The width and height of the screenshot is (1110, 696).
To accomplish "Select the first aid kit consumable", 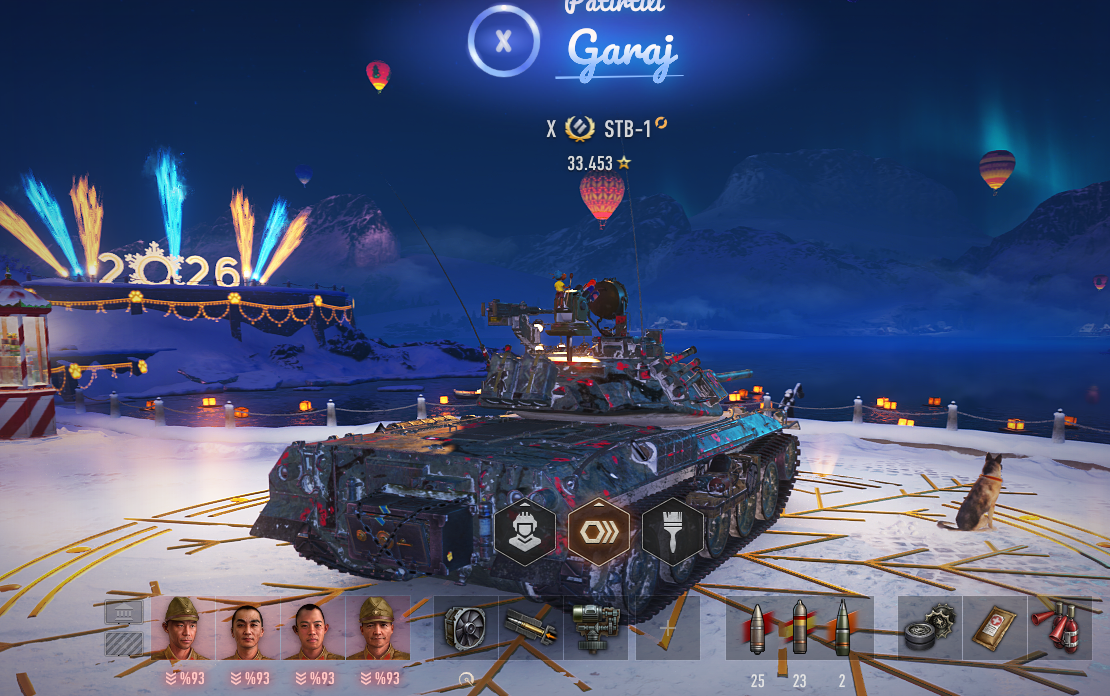I will point(995,629).
